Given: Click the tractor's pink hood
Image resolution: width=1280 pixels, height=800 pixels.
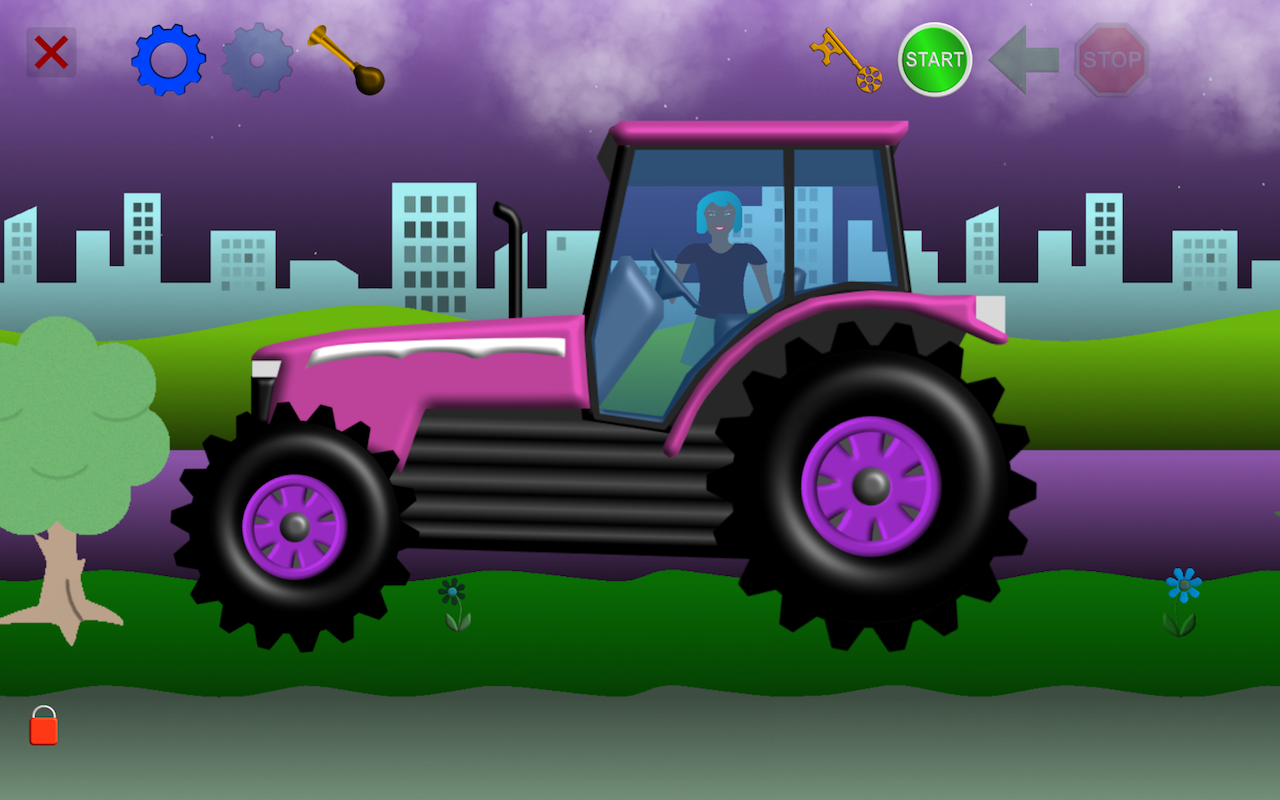Looking at the screenshot, I should coord(420,370).
